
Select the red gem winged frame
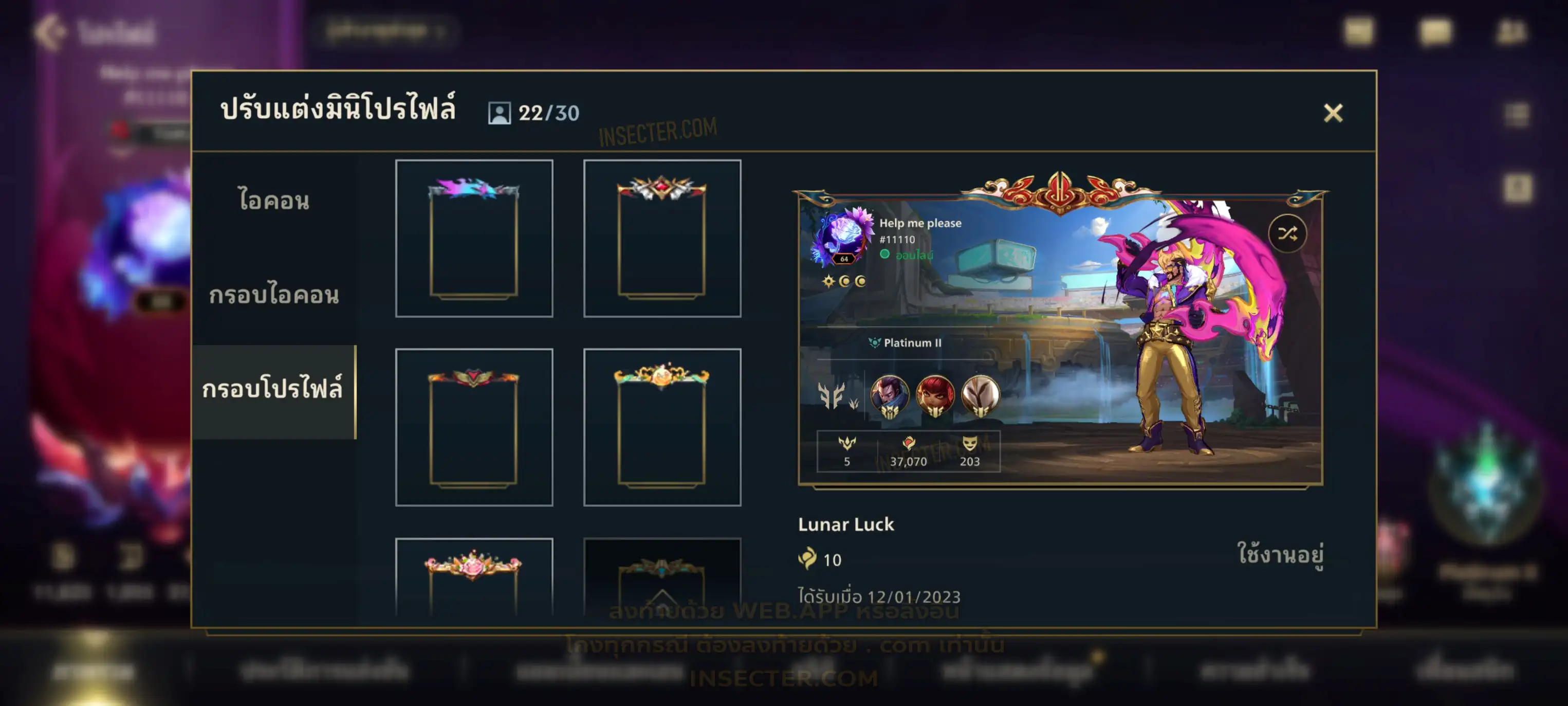click(661, 238)
